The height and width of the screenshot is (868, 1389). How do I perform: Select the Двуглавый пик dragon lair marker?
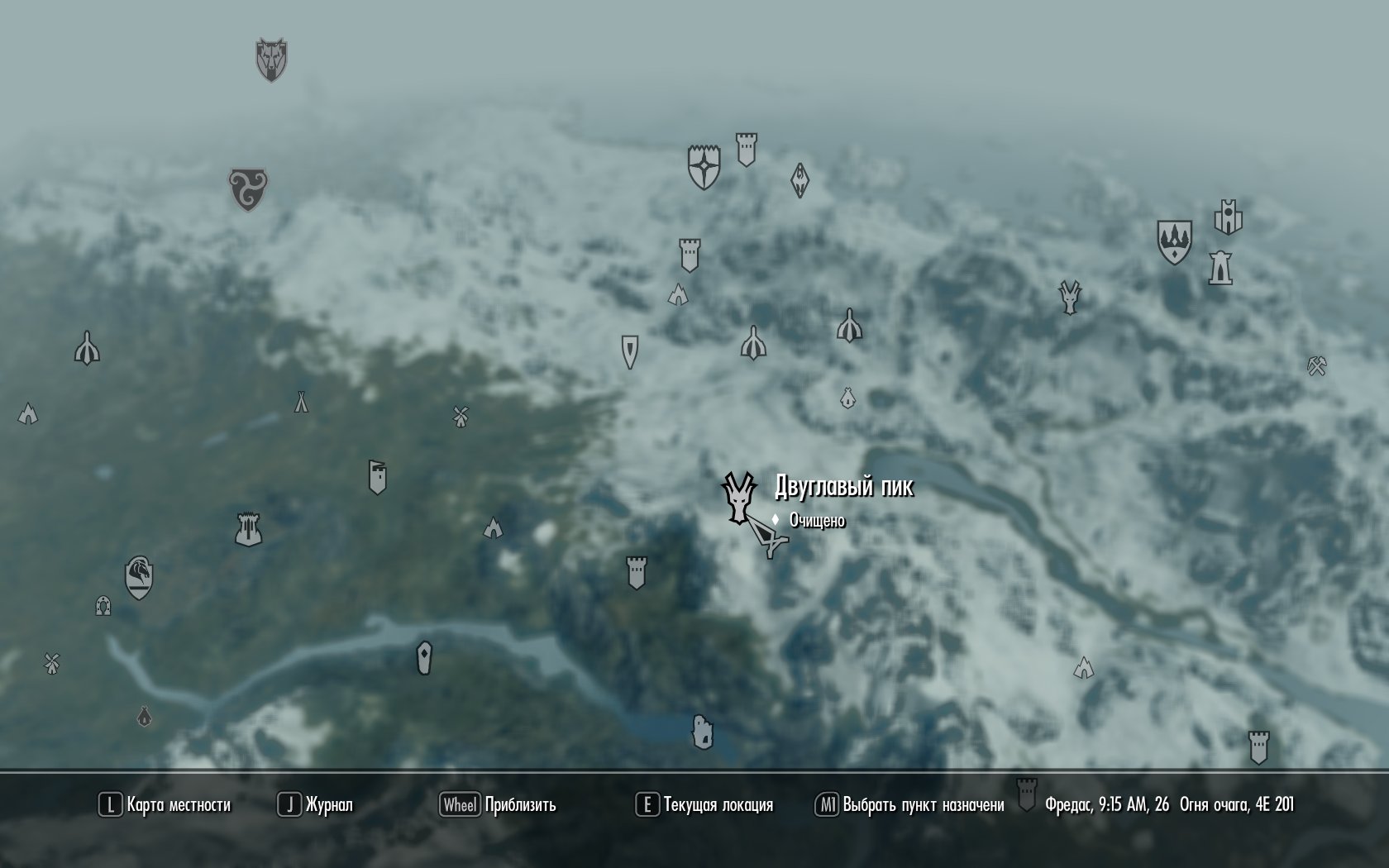(x=737, y=498)
